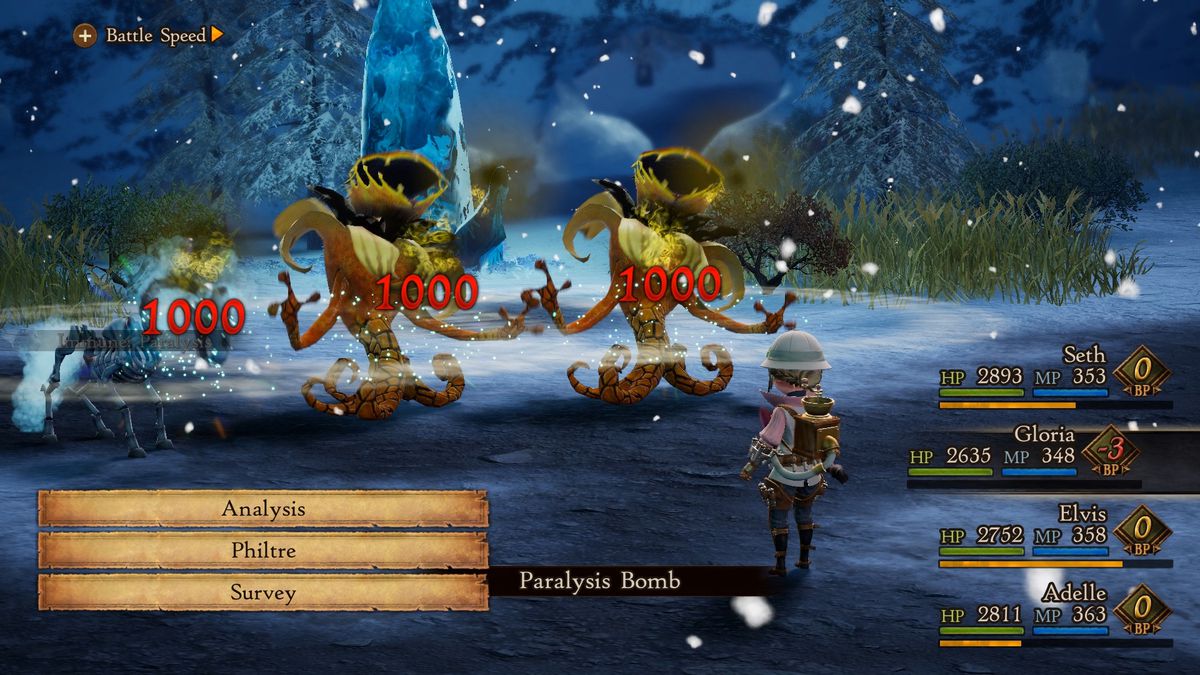Pick the Survey command

coord(263,592)
